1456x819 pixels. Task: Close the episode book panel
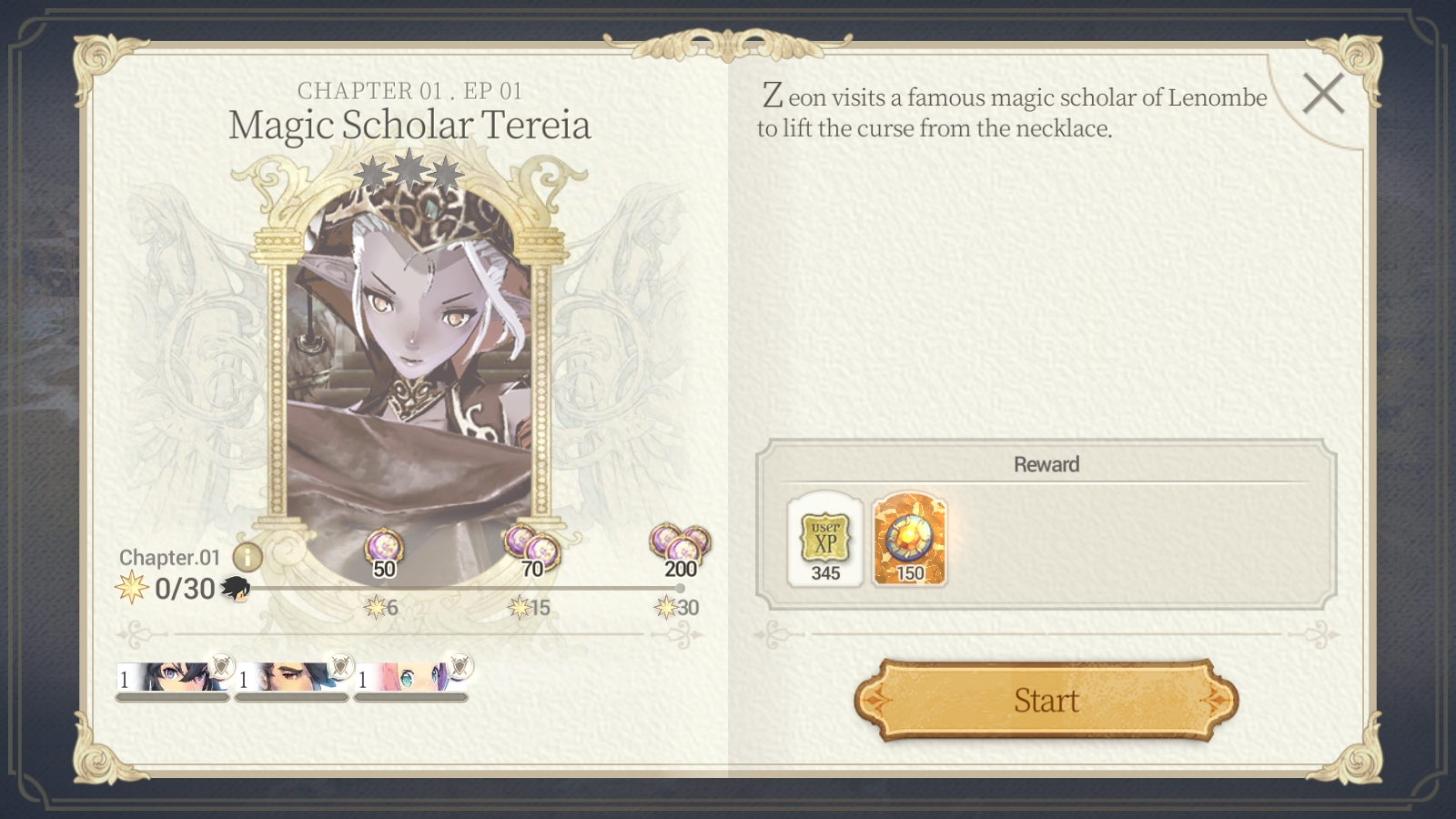pos(1322,93)
